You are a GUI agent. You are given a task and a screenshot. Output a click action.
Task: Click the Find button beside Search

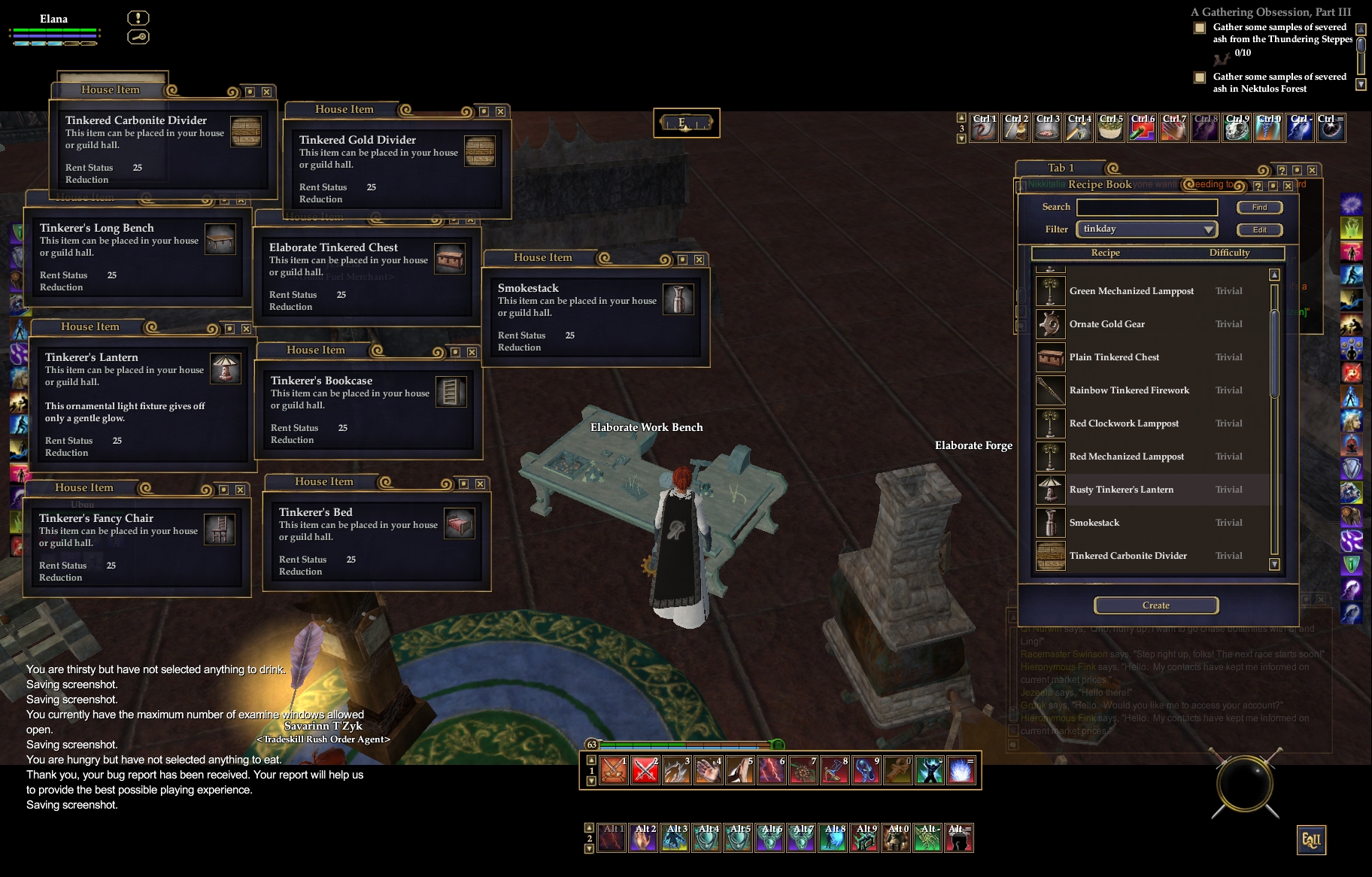[x=1259, y=208]
